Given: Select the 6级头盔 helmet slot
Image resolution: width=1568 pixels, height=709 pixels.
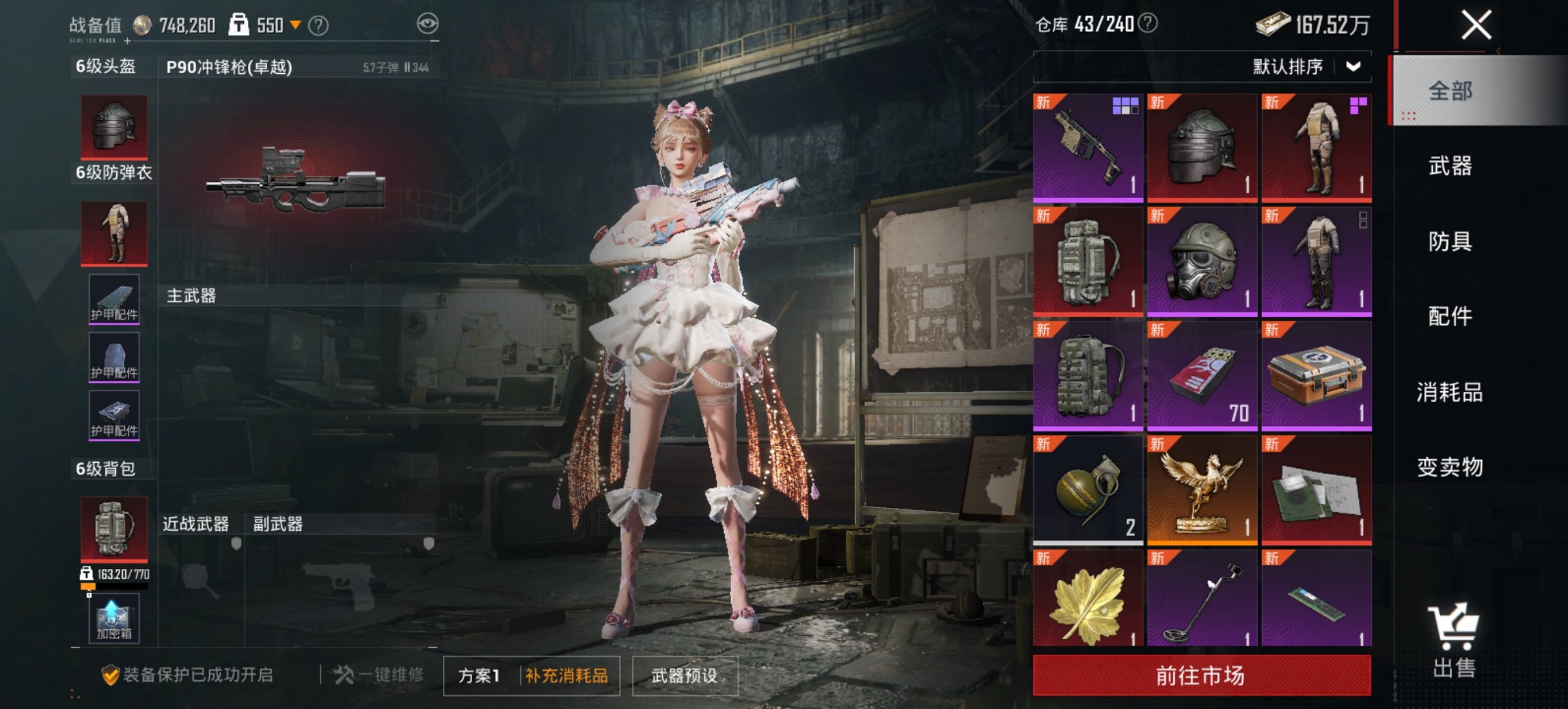Looking at the screenshot, I should click(x=113, y=126).
